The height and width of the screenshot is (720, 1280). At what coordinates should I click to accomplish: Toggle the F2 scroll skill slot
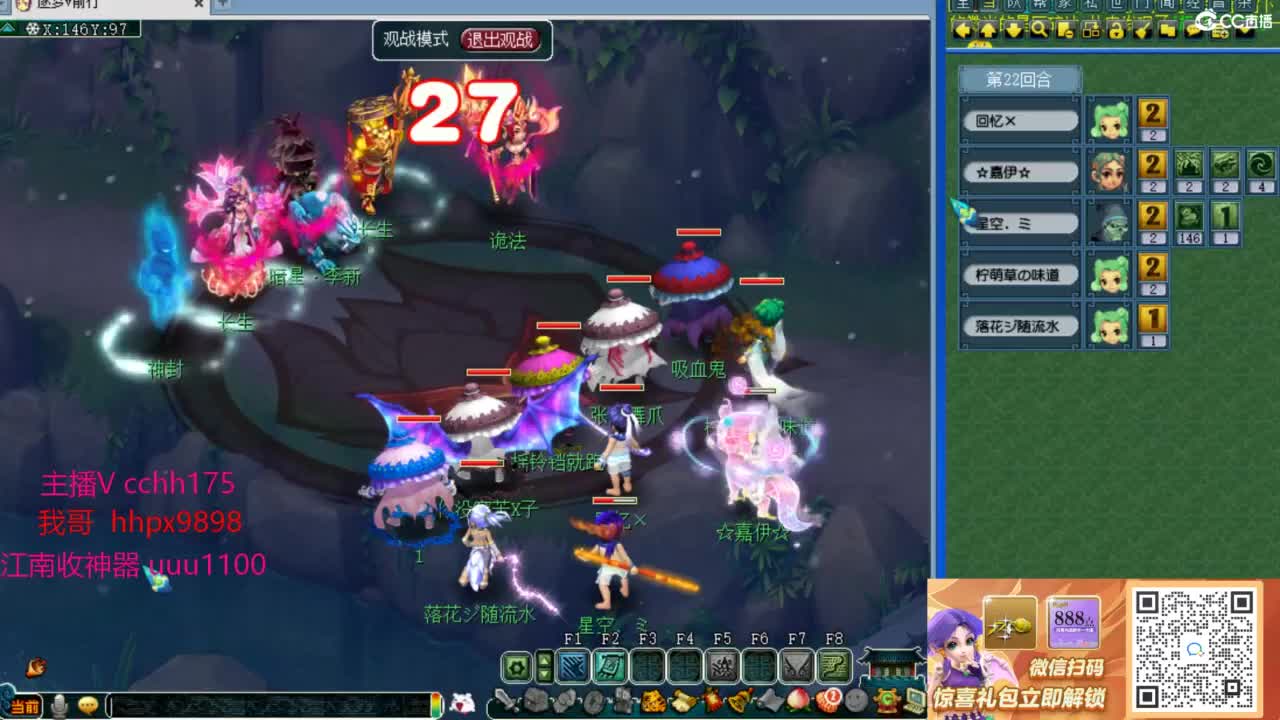[608, 666]
